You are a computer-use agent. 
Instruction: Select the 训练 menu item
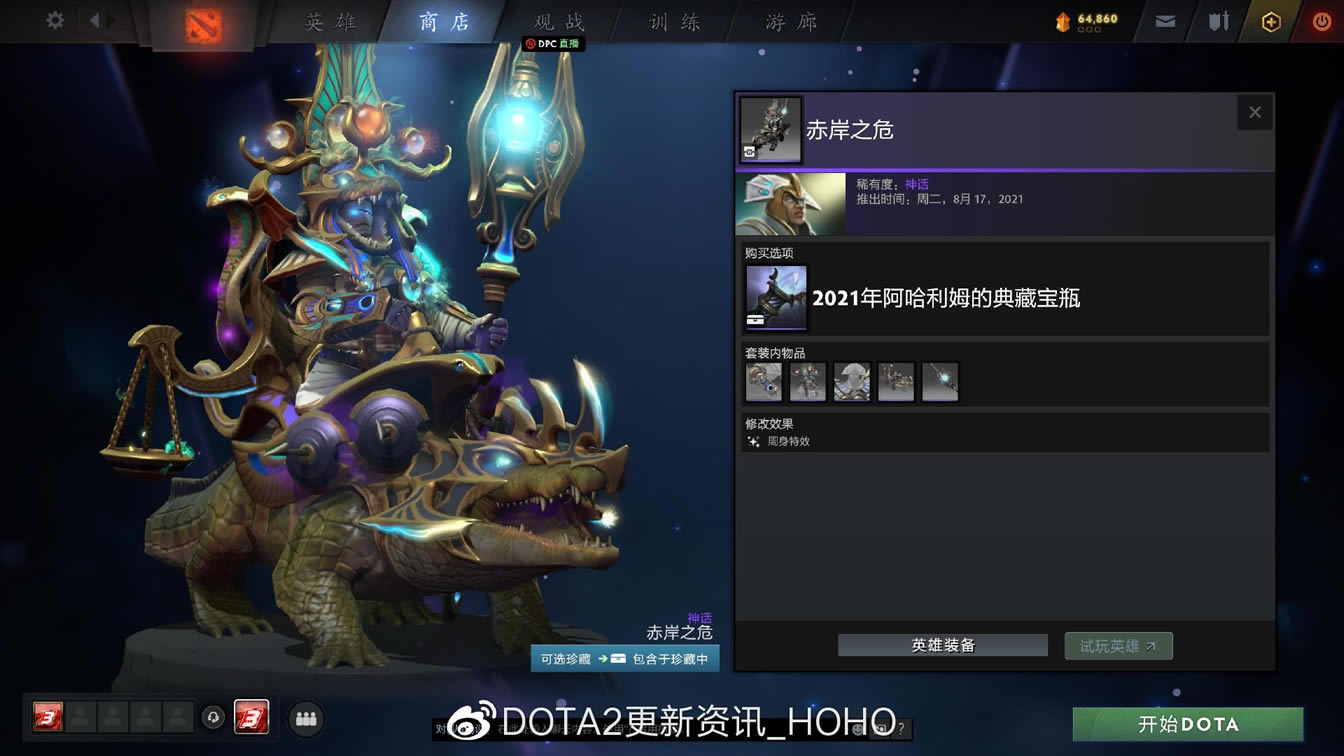coord(671,22)
